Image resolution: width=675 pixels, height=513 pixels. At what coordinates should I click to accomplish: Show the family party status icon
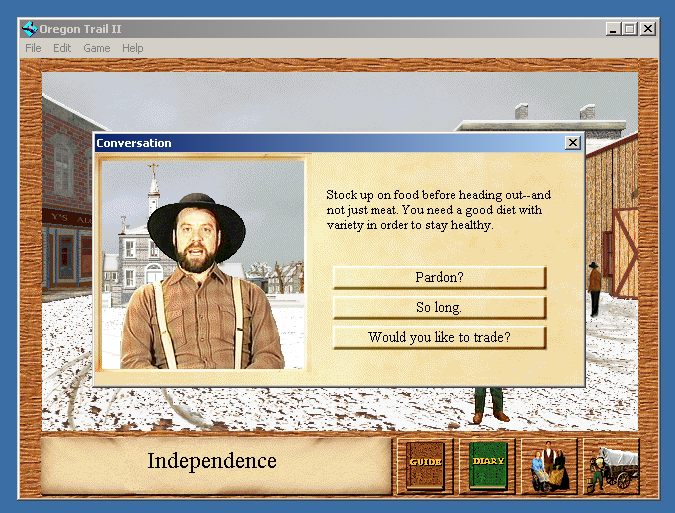pyautogui.click(x=549, y=466)
